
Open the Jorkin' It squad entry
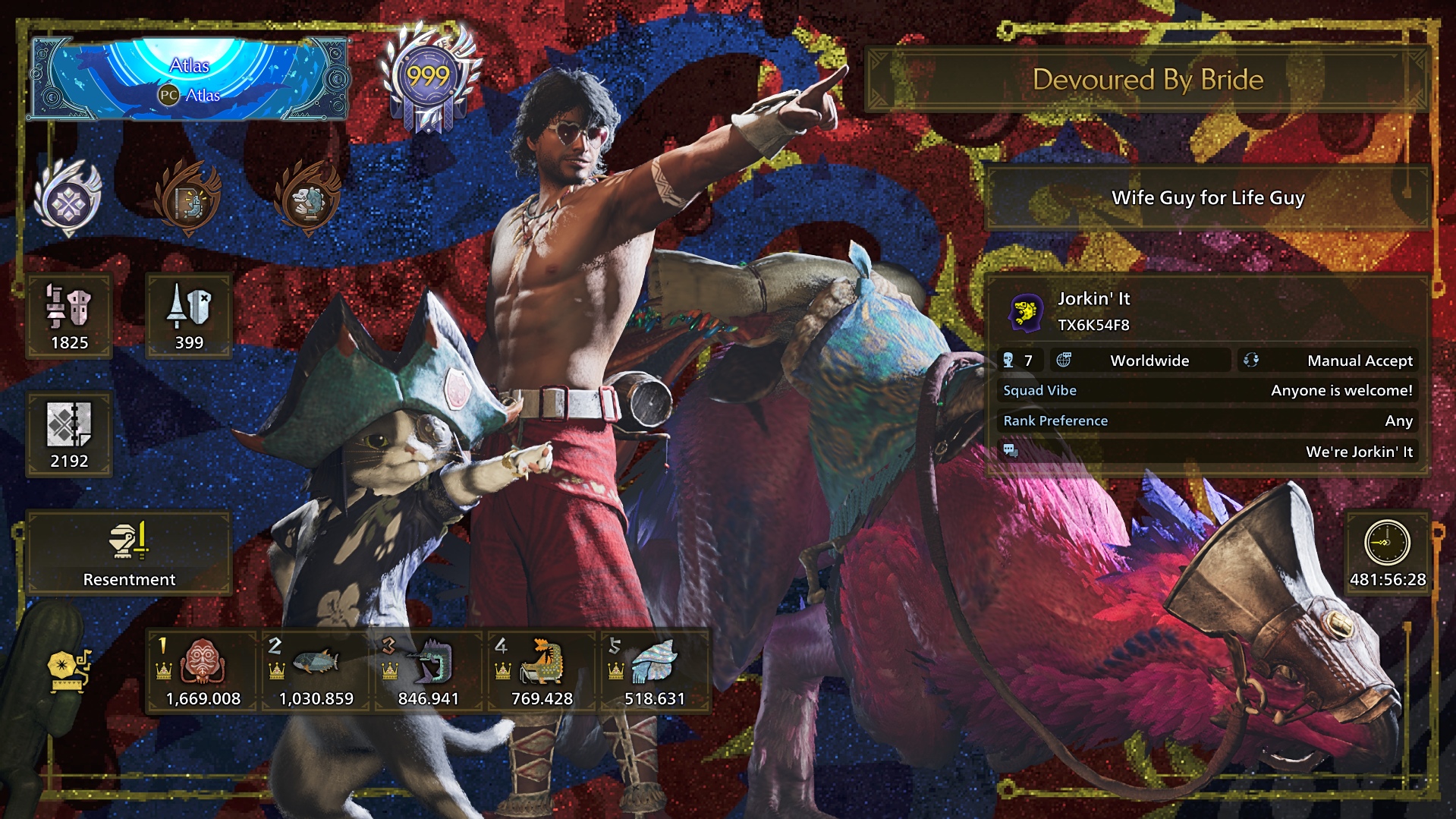click(1207, 311)
